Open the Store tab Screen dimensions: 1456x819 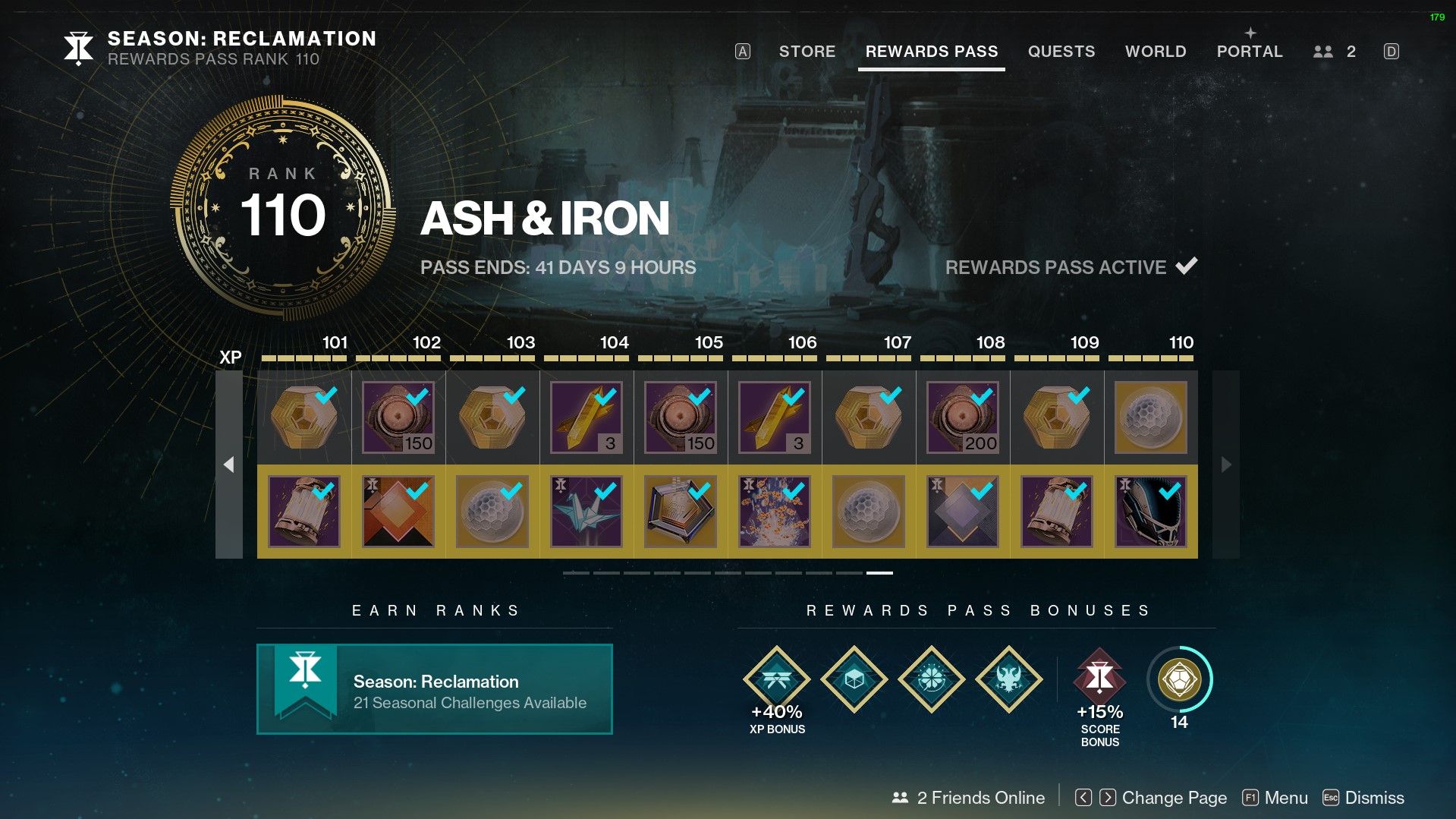click(x=807, y=52)
